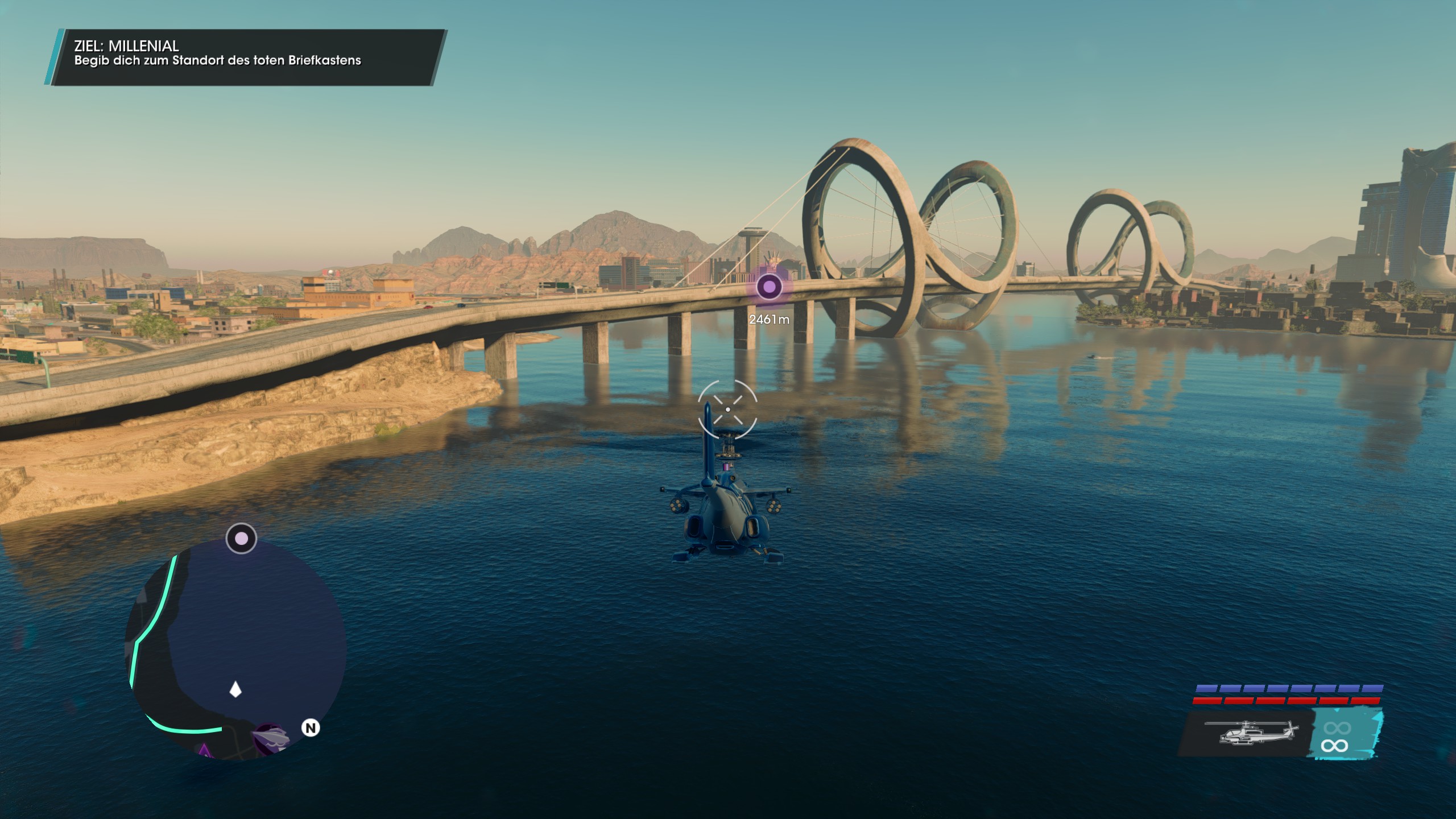Click the north compass indicator on the minimap
Image resolution: width=1456 pixels, height=819 pixels.
[x=311, y=728]
